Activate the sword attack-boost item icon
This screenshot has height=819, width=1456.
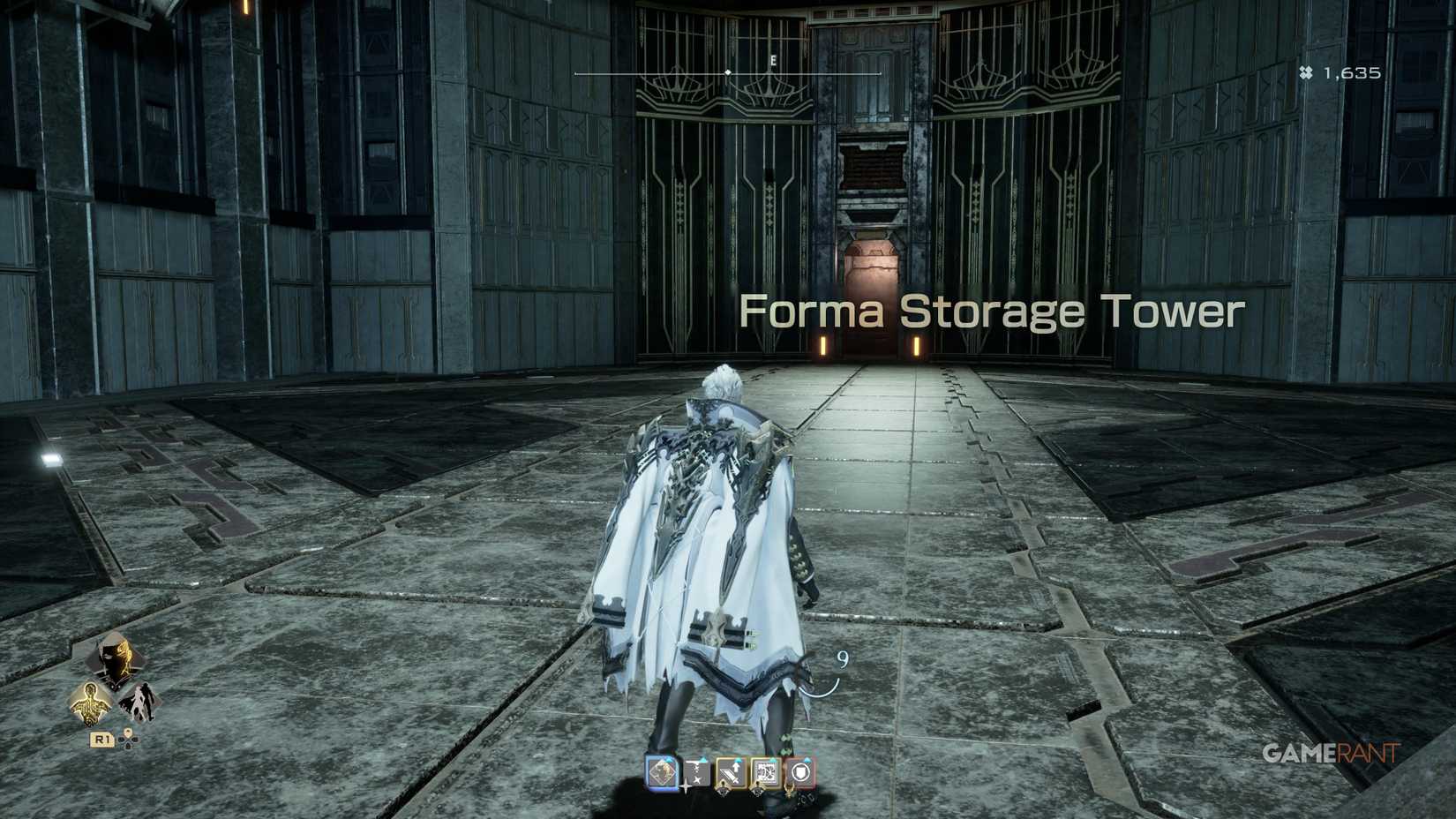(x=730, y=772)
